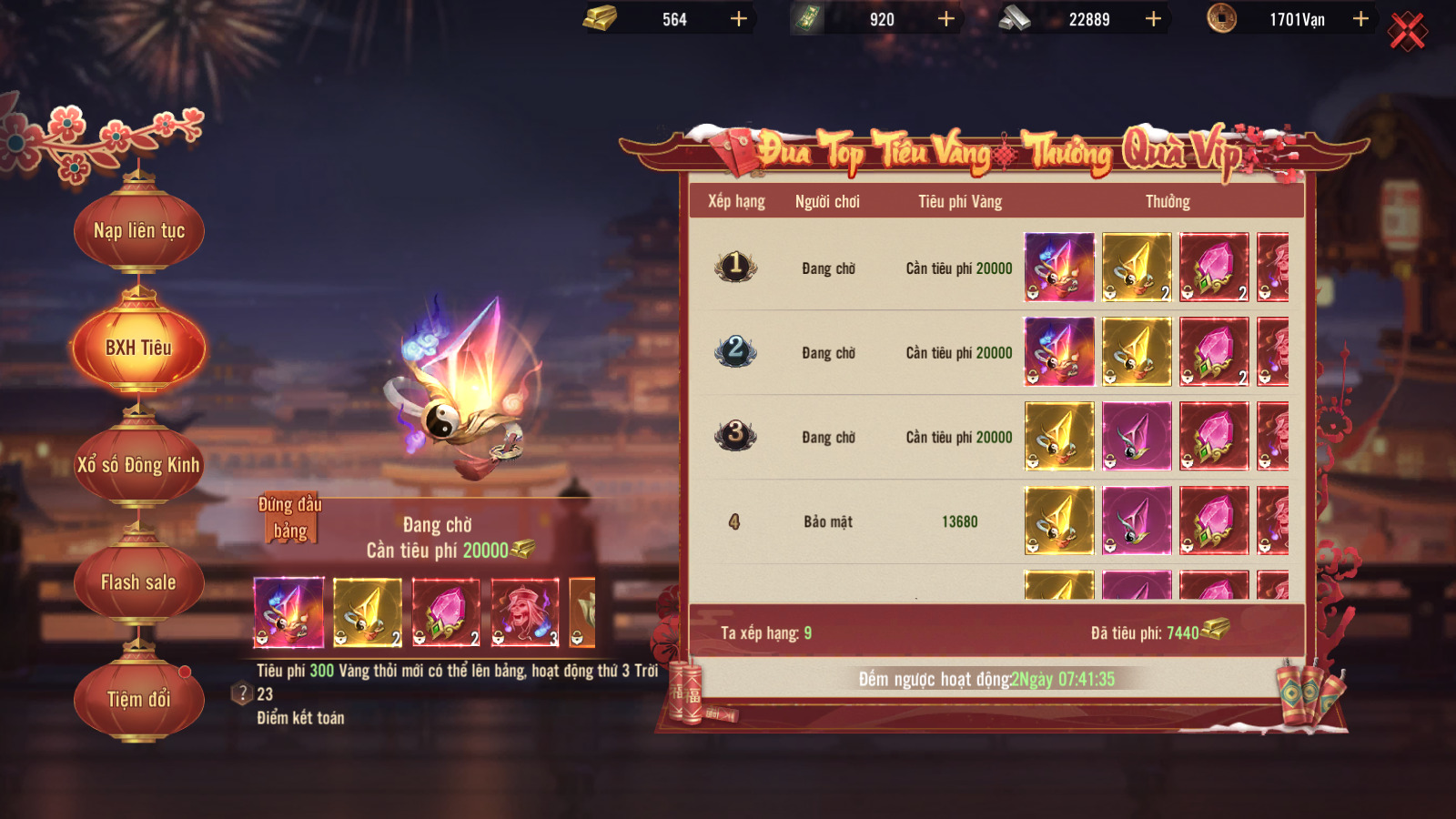The image size is (1456, 819).
Task: View rank 1's golden weapon reward
Action: (1137, 268)
